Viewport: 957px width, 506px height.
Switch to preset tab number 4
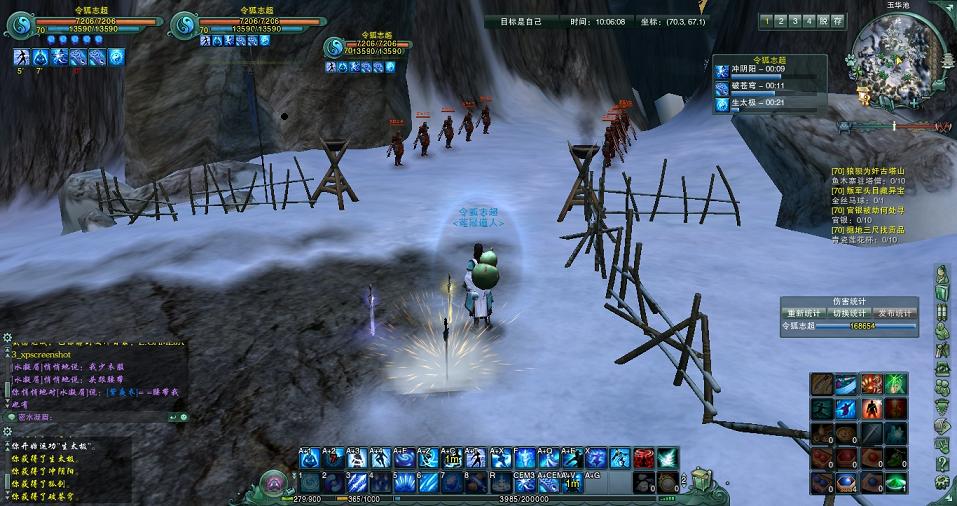(x=809, y=20)
